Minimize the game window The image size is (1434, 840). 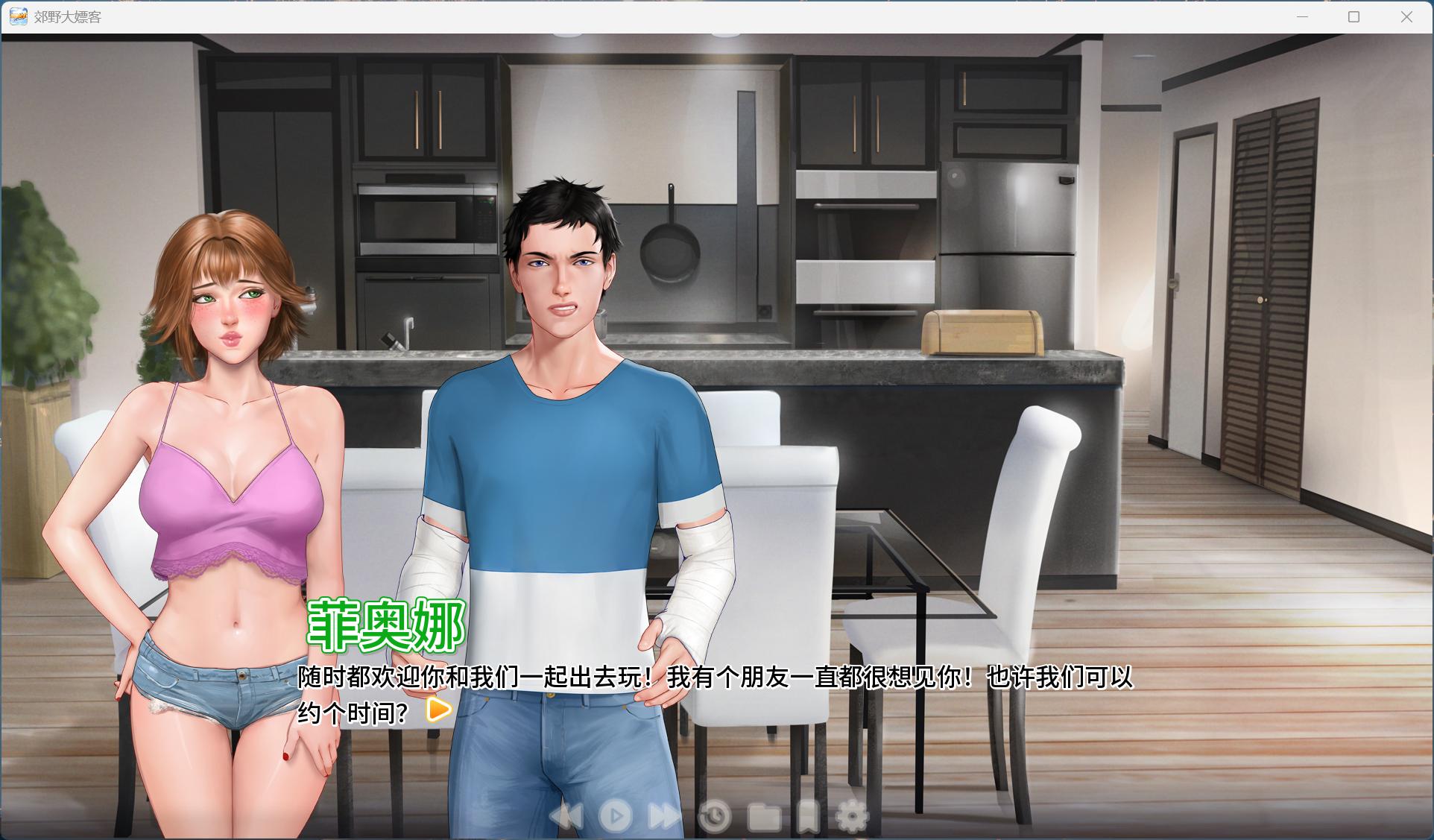click(x=1301, y=16)
